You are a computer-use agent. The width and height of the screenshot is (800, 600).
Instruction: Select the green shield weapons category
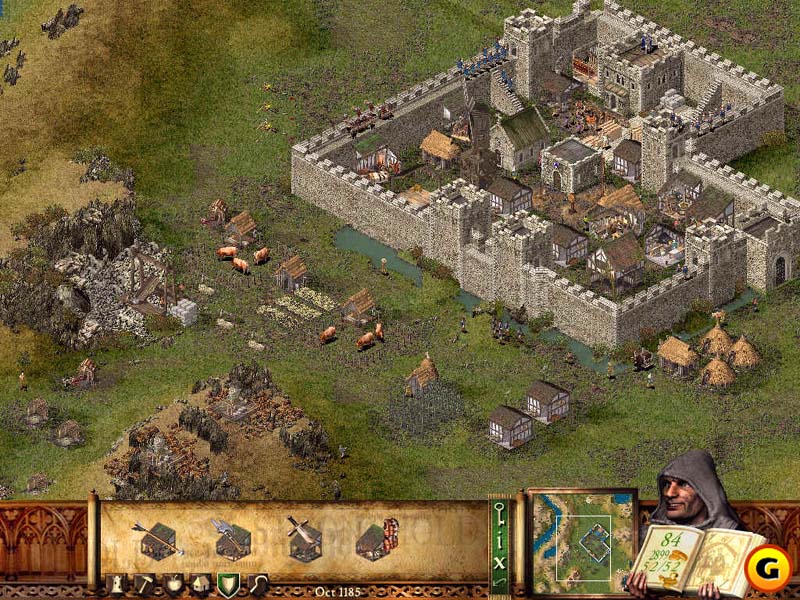(x=229, y=585)
